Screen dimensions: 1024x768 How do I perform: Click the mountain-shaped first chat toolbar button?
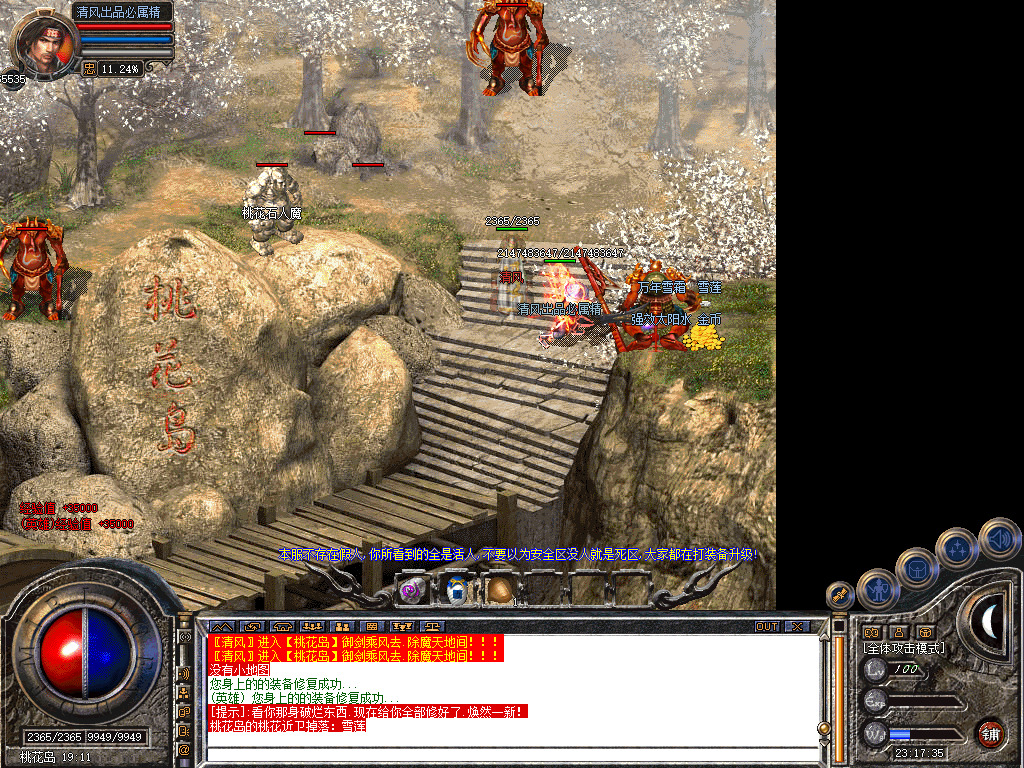tap(220, 627)
